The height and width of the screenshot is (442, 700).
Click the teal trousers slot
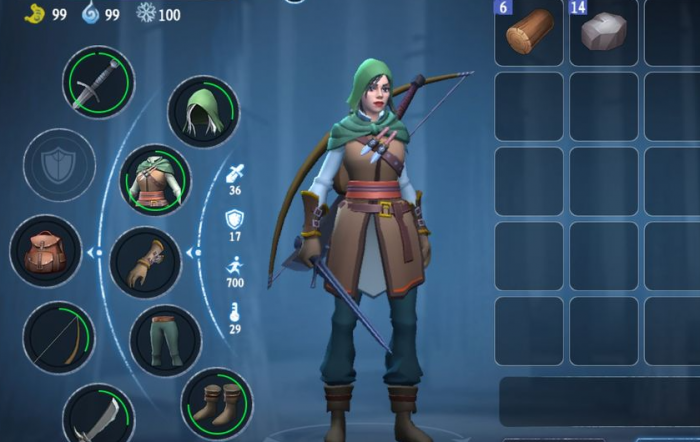coord(165,340)
